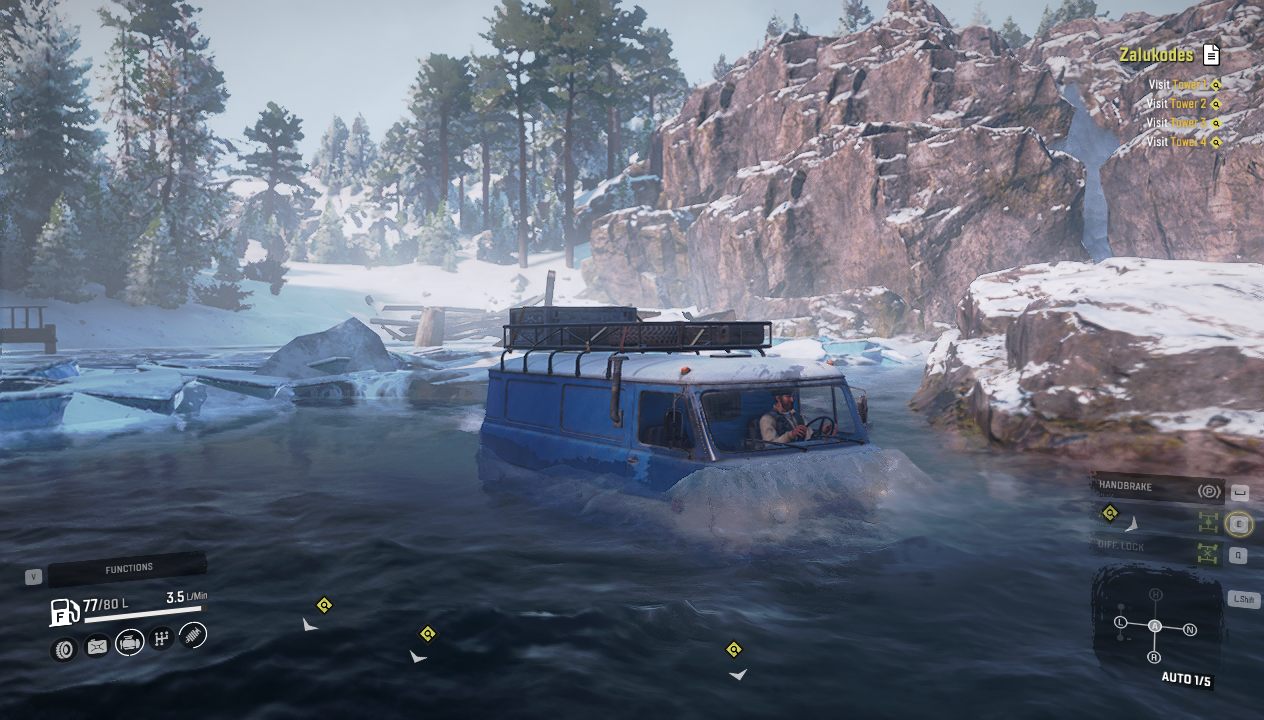Select Auto gear in gearbox center

point(1155,626)
